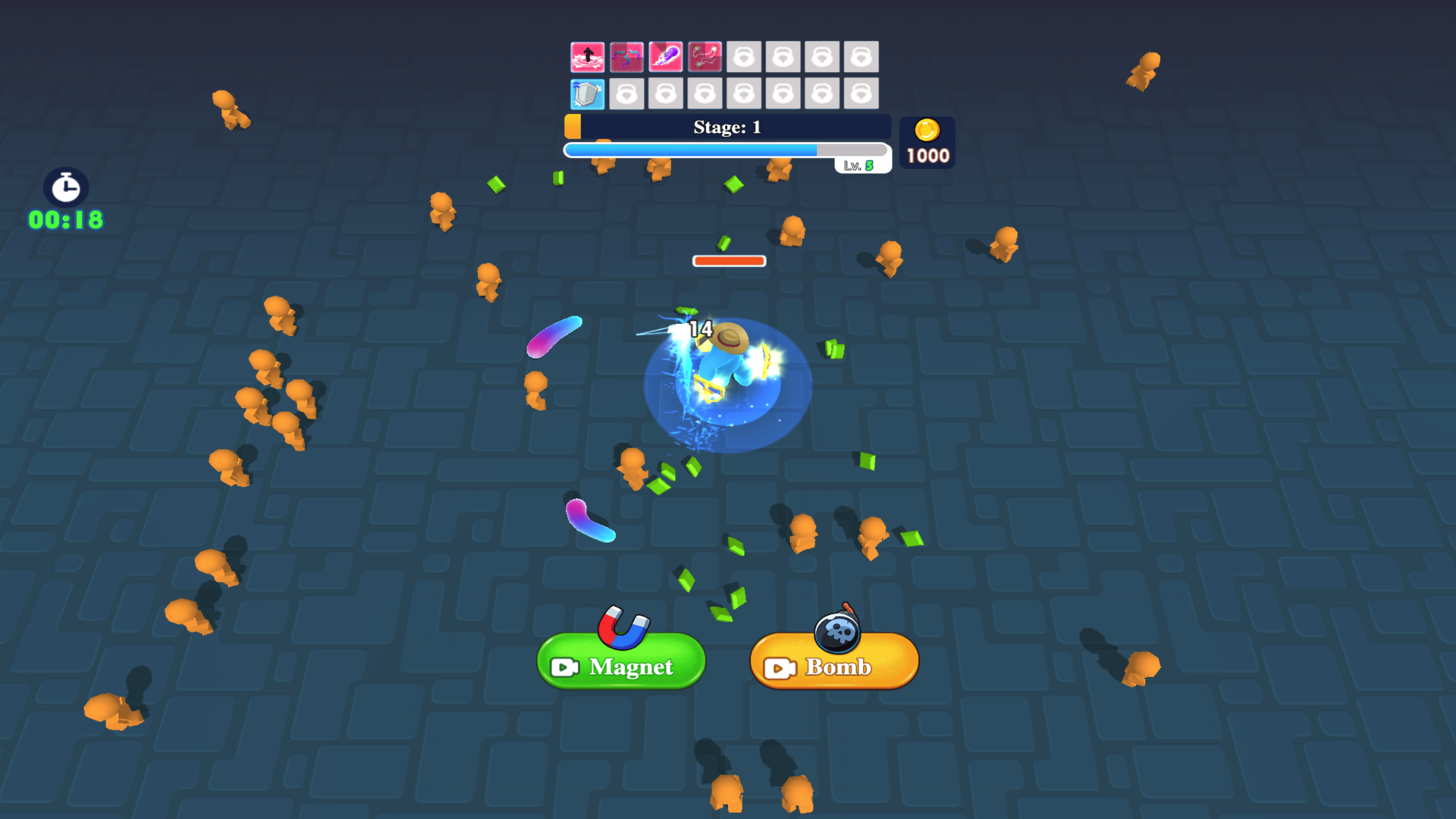Click the orange tab at the left of the Stage bar
The image size is (1456, 819).
tap(574, 127)
